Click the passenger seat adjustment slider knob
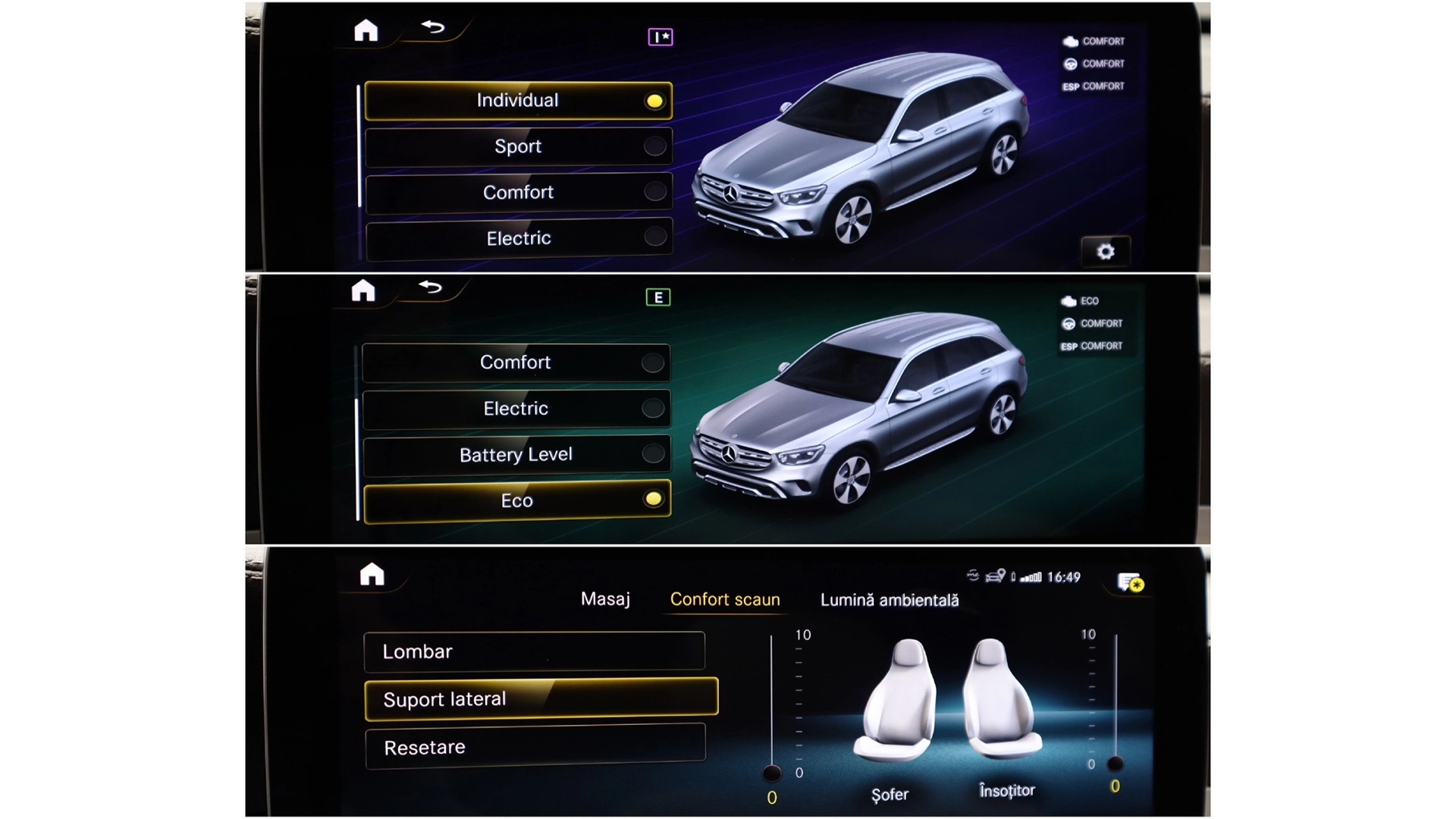 1115,763
